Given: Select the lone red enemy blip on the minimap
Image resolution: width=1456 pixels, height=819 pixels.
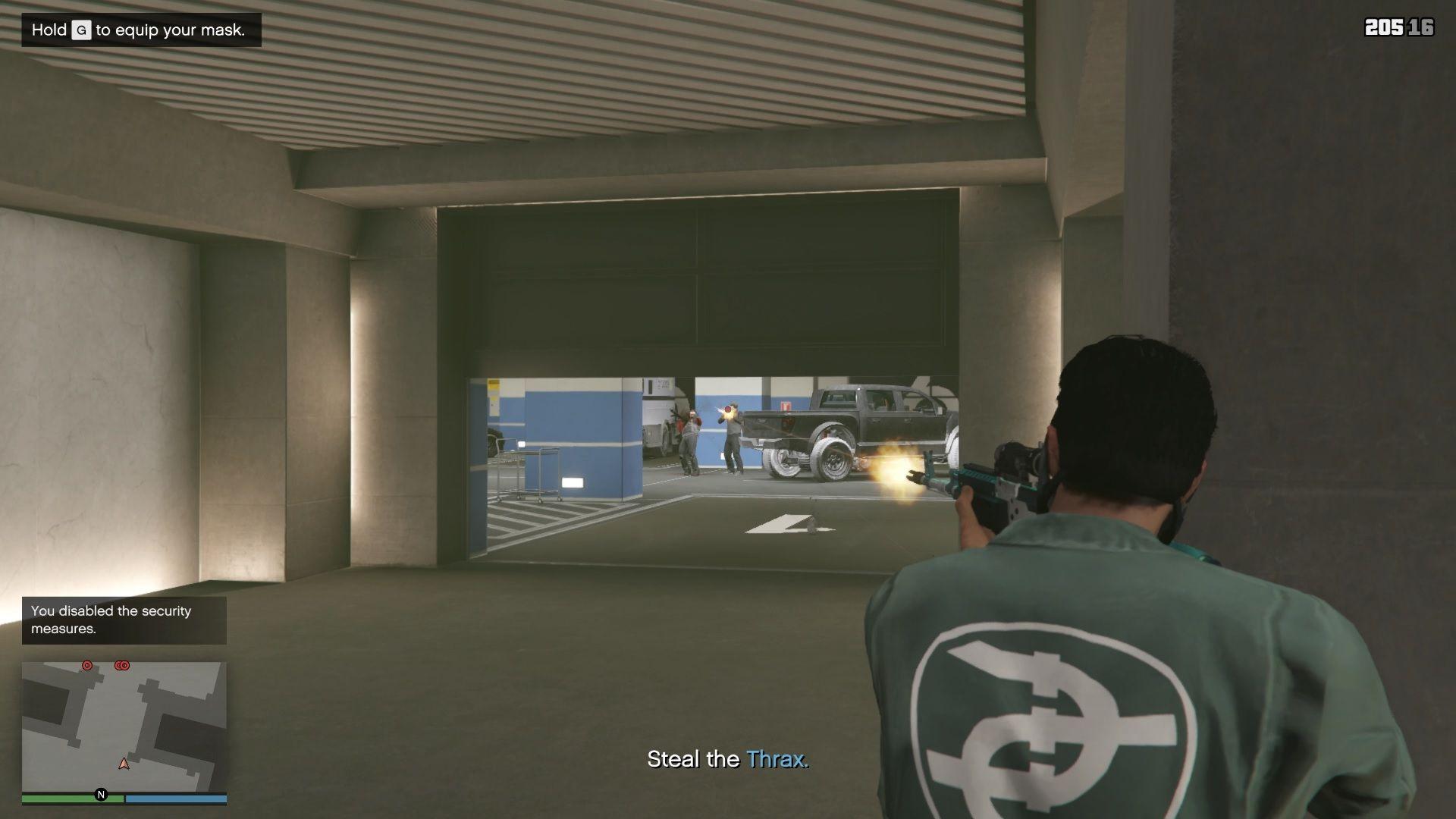Looking at the screenshot, I should [88, 665].
